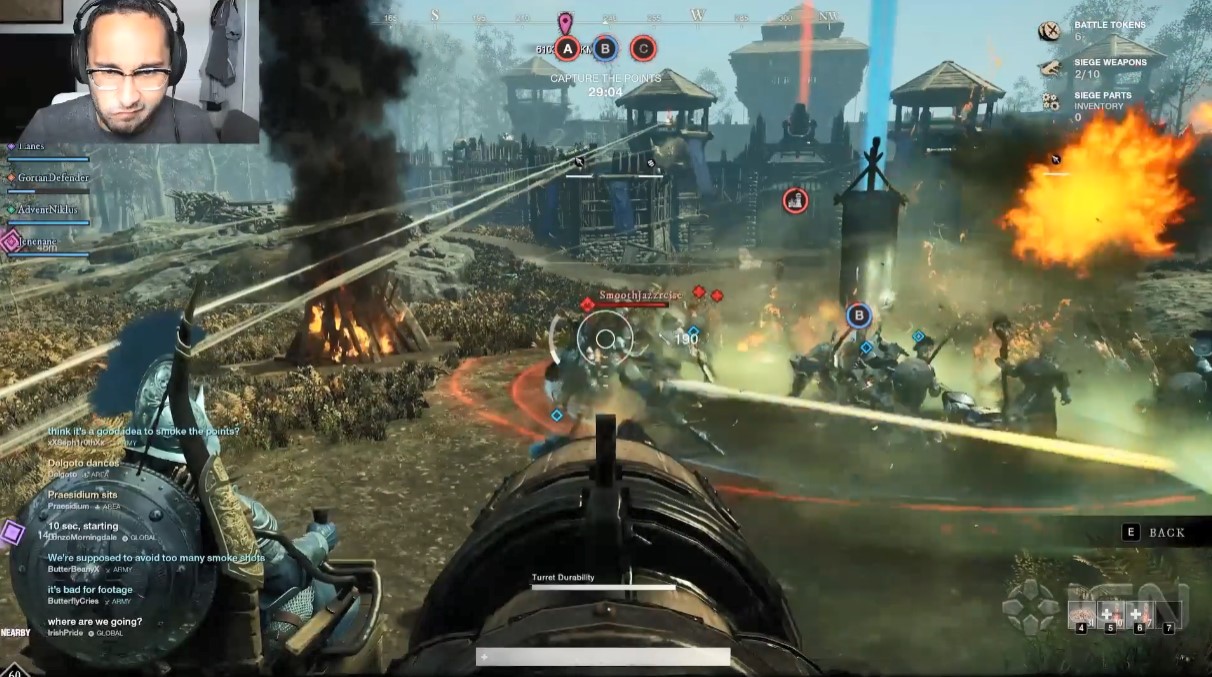This screenshot has height=677, width=1212.
Task: Click the fort marker icon above the gate
Action: [796, 200]
